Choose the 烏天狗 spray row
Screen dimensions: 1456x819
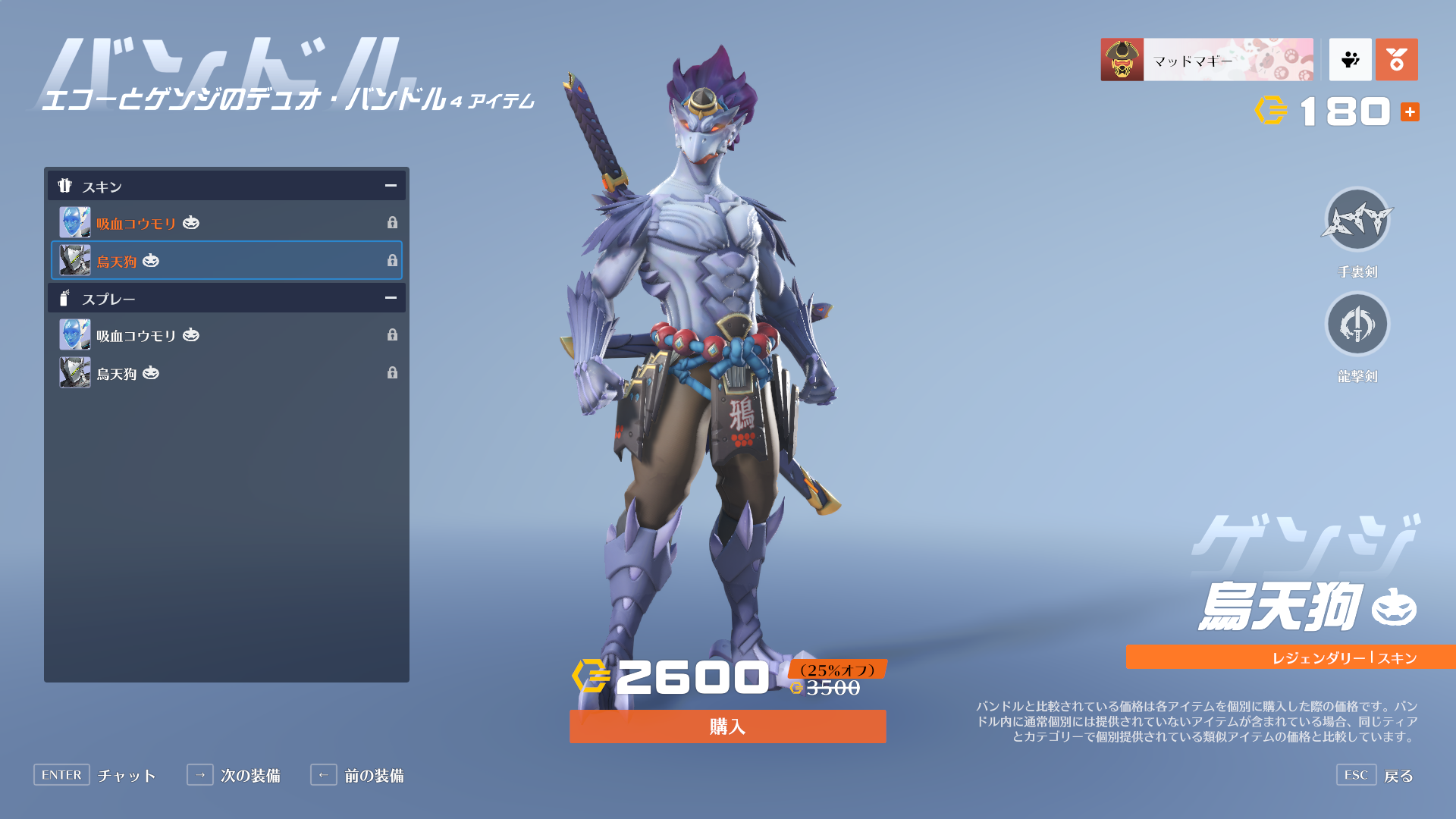pos(226,373)
